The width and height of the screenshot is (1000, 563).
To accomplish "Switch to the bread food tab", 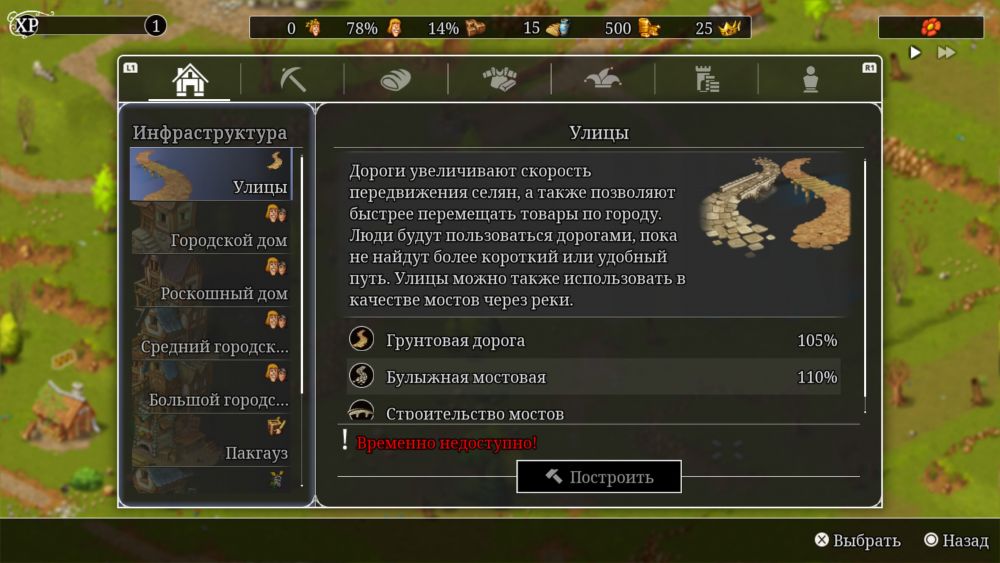I will [x=395, y=80].
